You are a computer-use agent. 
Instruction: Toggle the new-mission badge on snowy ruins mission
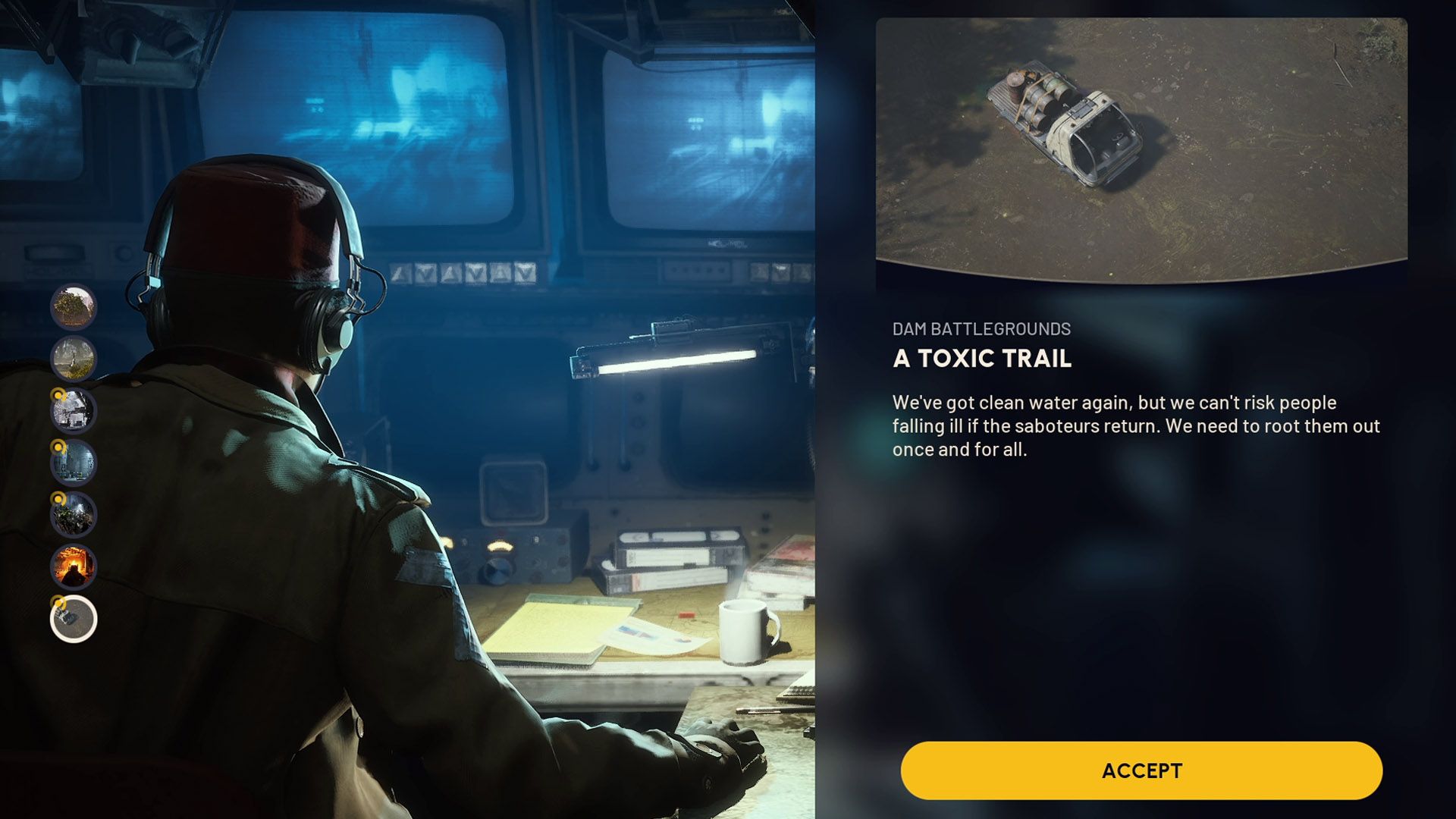pyautogui.click(x=58, y=397)
